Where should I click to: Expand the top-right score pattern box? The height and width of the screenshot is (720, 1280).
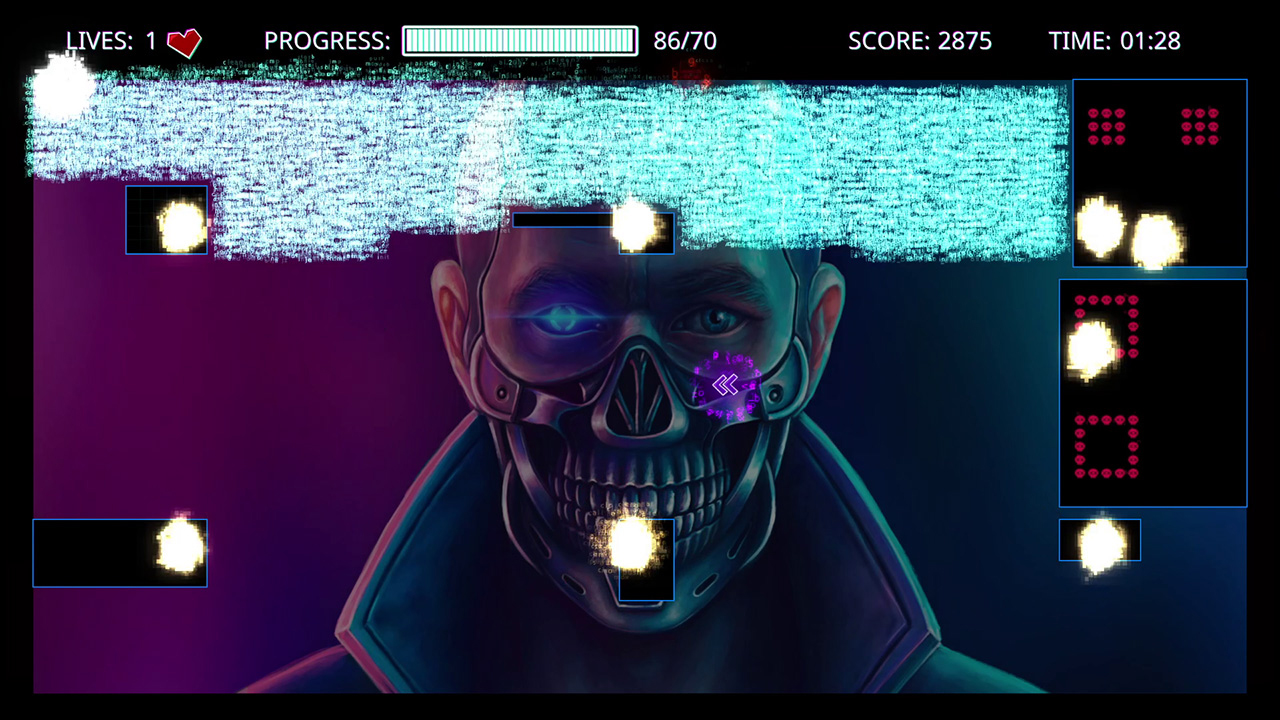[1159, 173]
